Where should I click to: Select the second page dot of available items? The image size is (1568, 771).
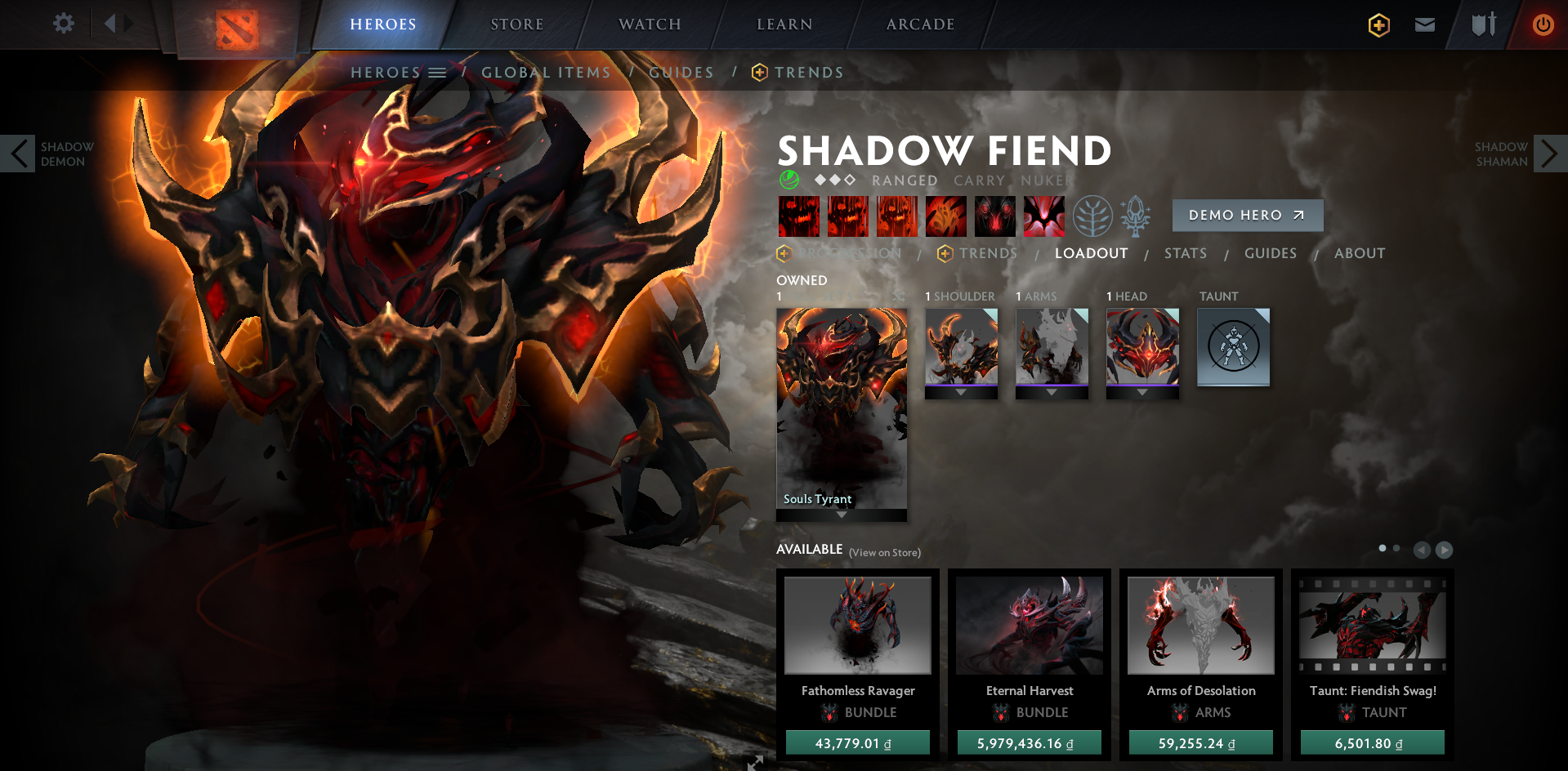1397,550
